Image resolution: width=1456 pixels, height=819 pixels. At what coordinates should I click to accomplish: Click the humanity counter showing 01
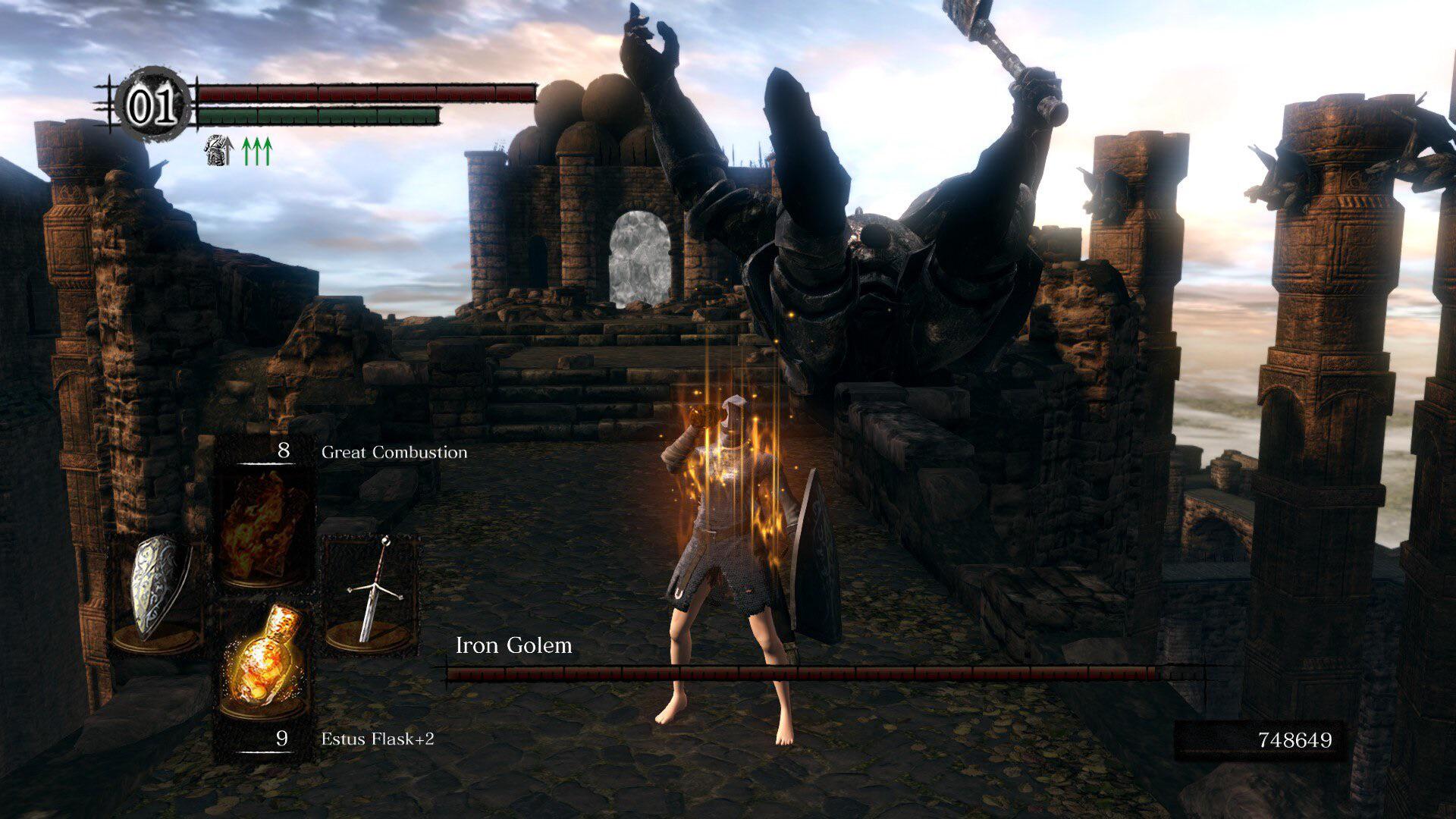tap(152, 106)
